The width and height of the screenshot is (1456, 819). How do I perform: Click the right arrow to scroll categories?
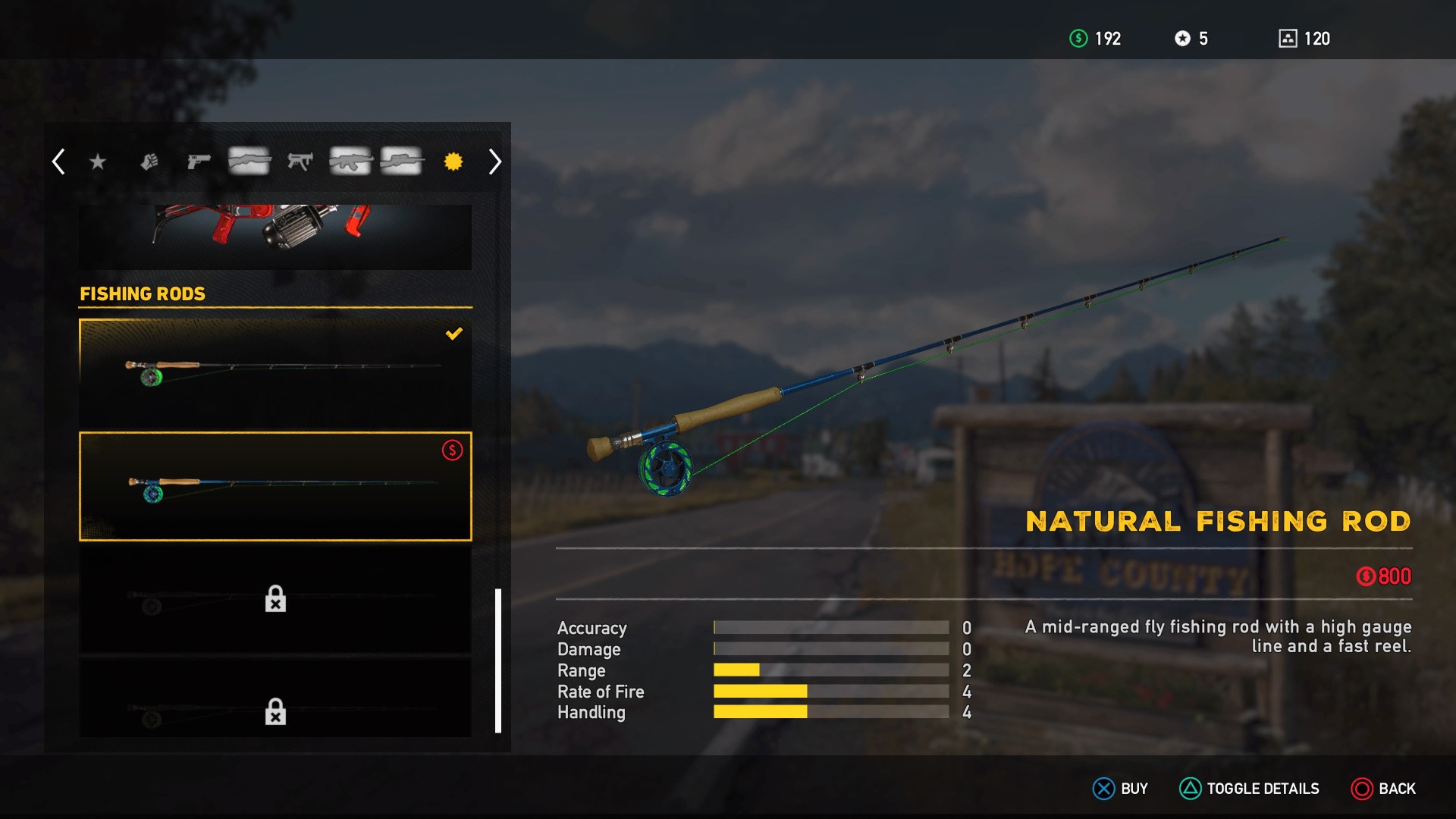coord(494,162)
